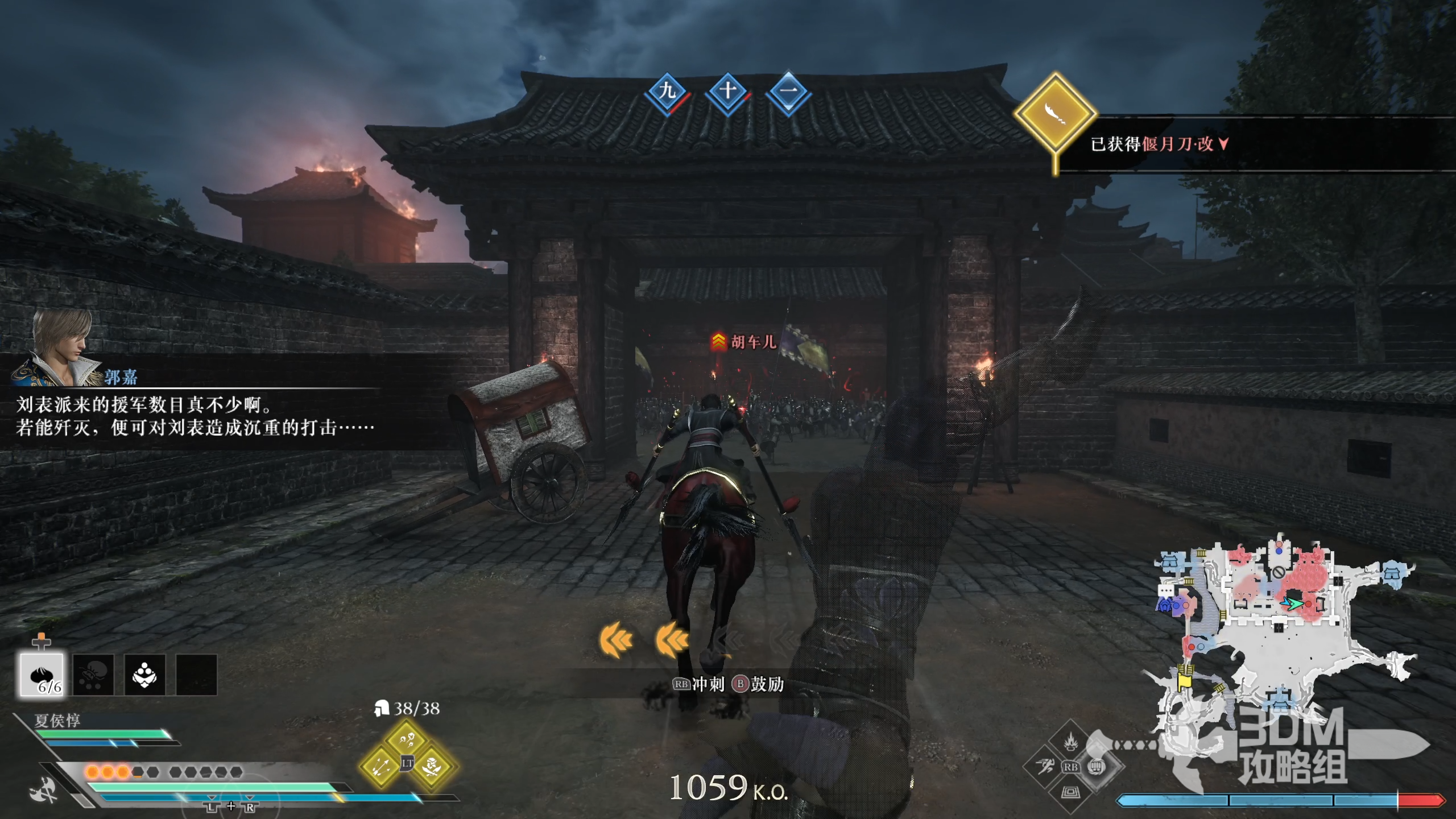The width and height of the screenshot is (1456, 819).
Task: Activate the flaming arrows tactic diamond
Action: coord(407,739)
